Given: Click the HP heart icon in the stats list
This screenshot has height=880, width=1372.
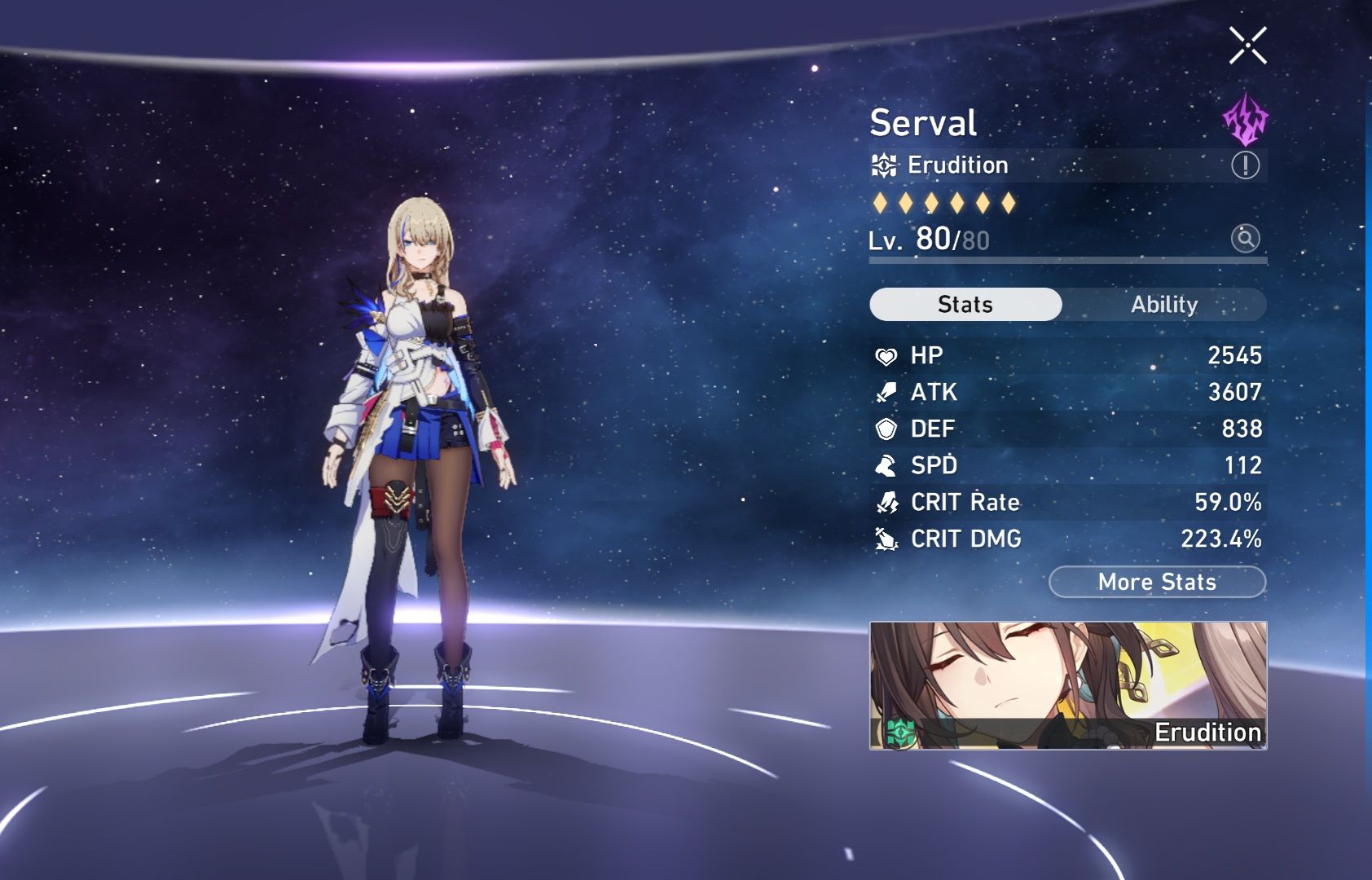Looking at the screenshot, I should (888, 356).
